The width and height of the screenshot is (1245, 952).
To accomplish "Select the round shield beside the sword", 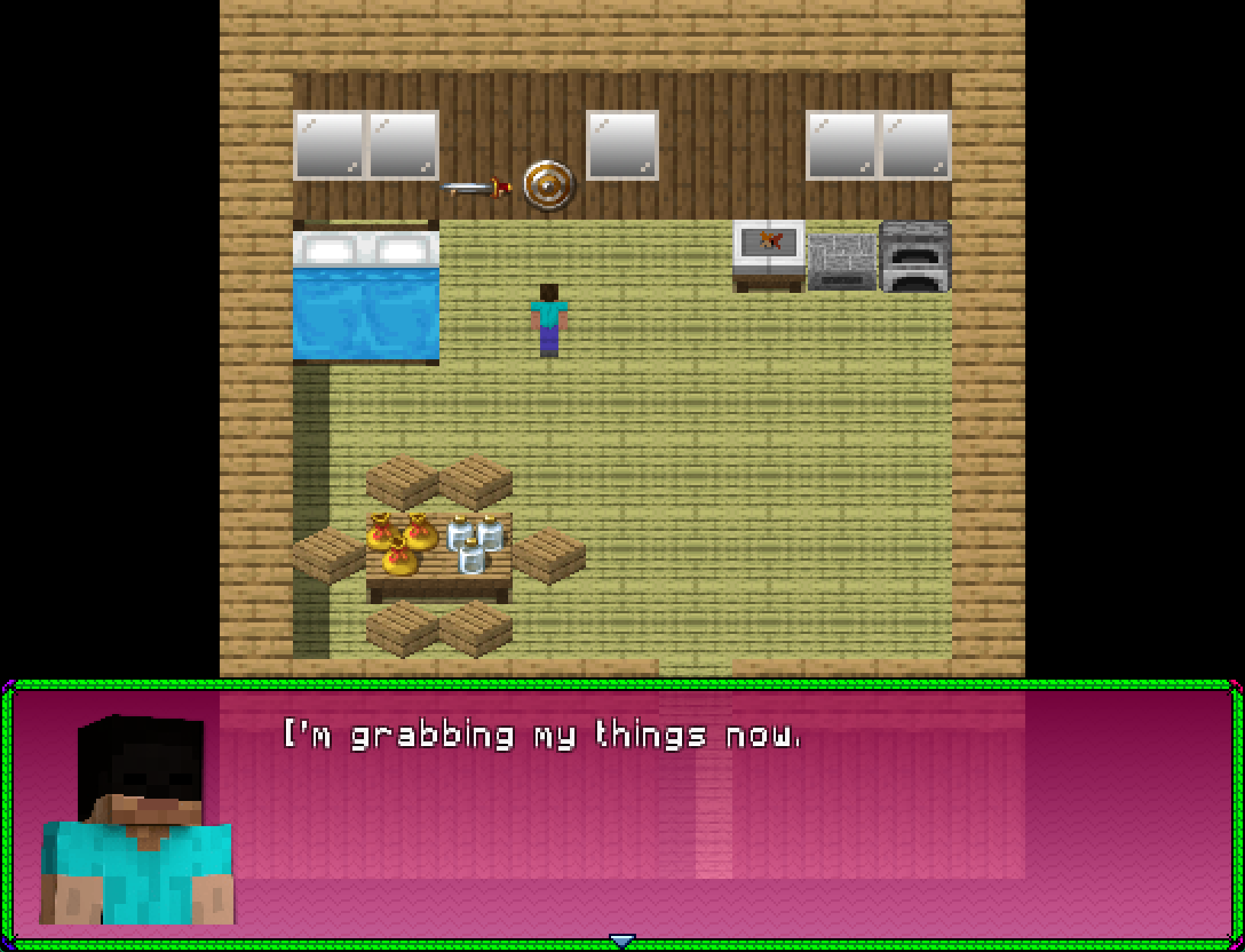I will [545, 185].
